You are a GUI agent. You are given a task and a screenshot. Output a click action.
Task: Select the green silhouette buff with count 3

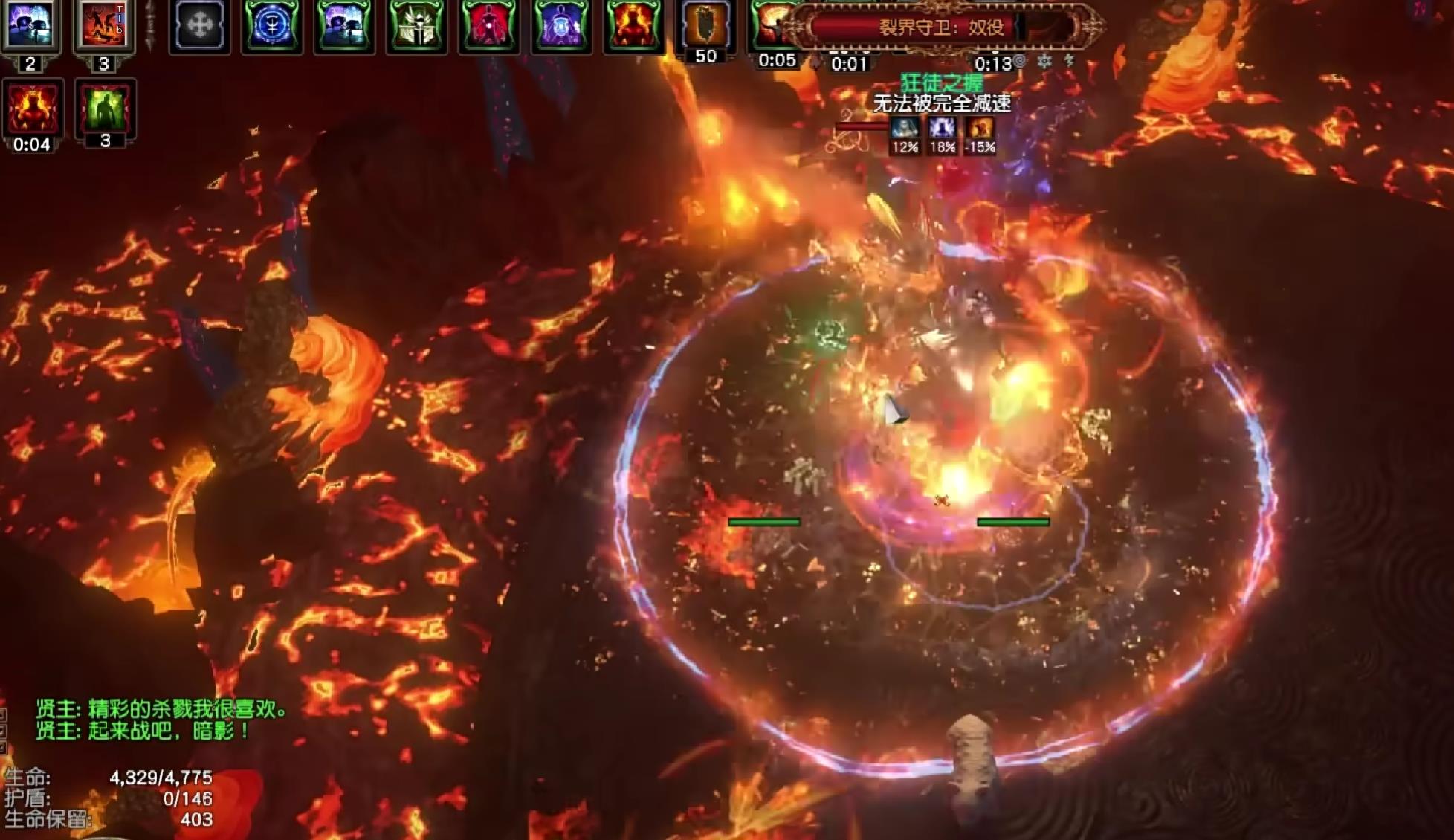coord(105,109)
